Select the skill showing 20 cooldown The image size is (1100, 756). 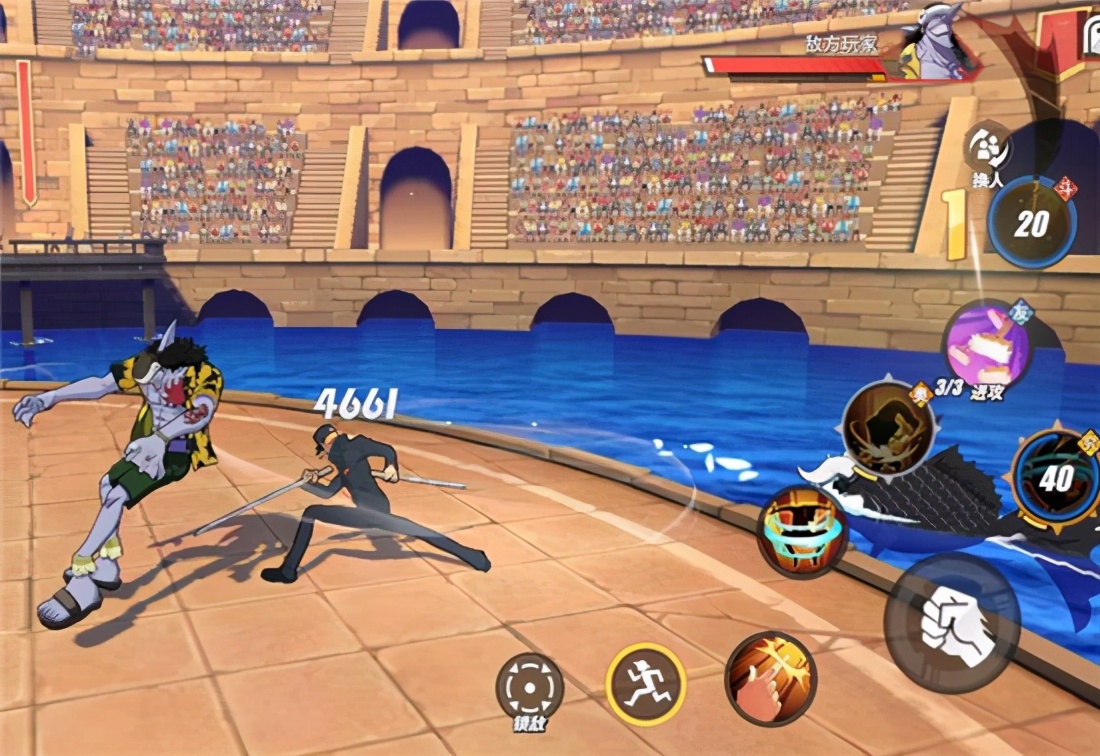[x=1032, y=222]
